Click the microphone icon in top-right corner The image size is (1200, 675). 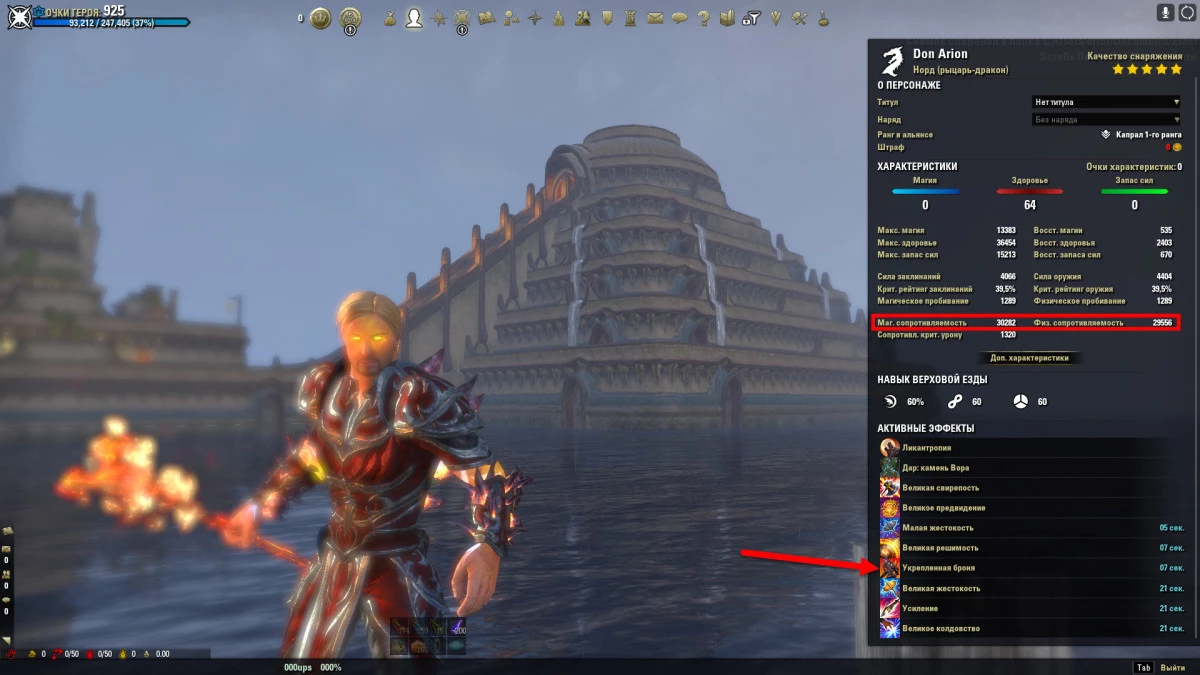pos(1165,13)
